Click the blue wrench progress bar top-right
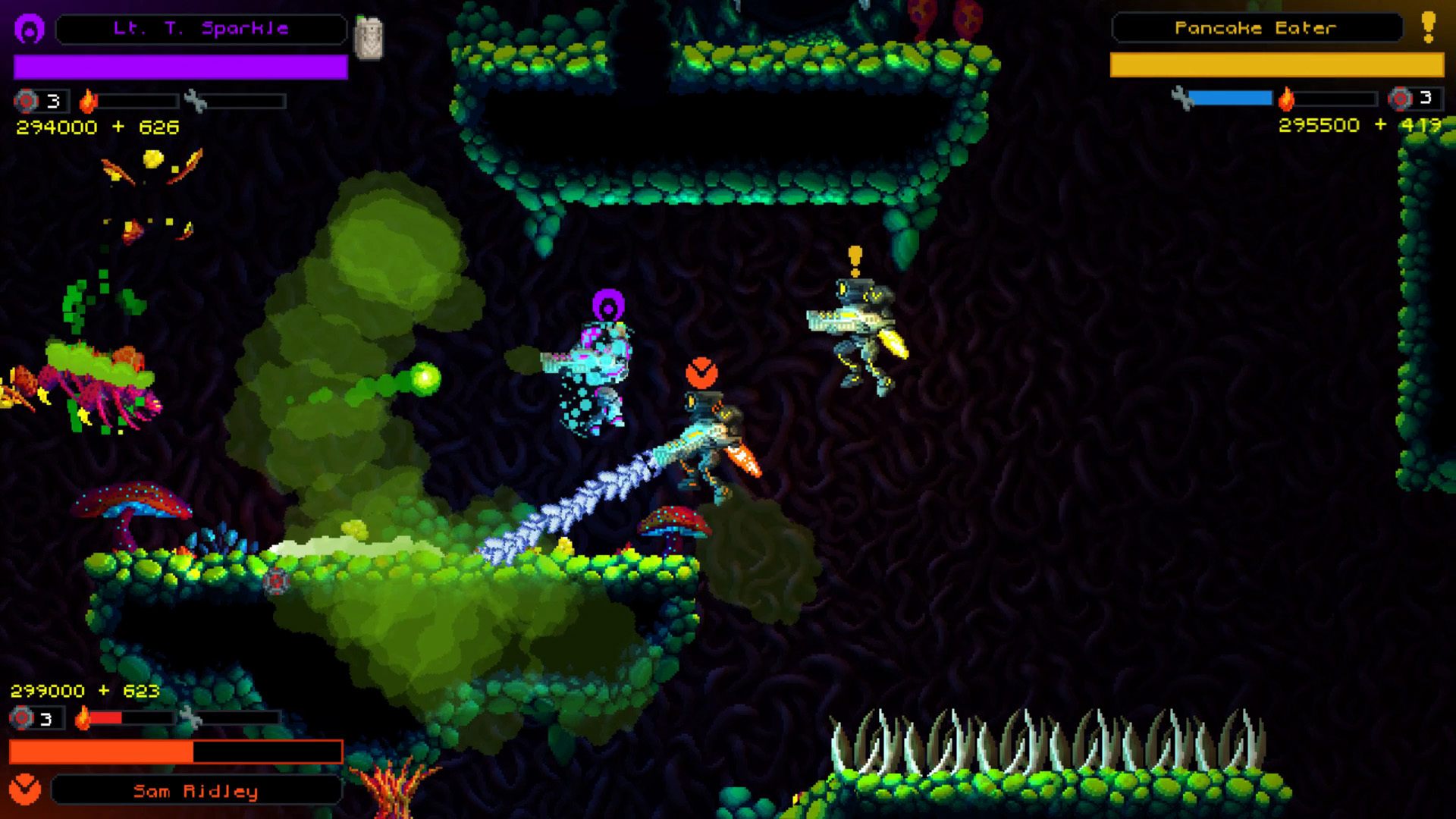Image resolution: width=1456 pixels, height=819 pixels. [x=1231, y=96]
